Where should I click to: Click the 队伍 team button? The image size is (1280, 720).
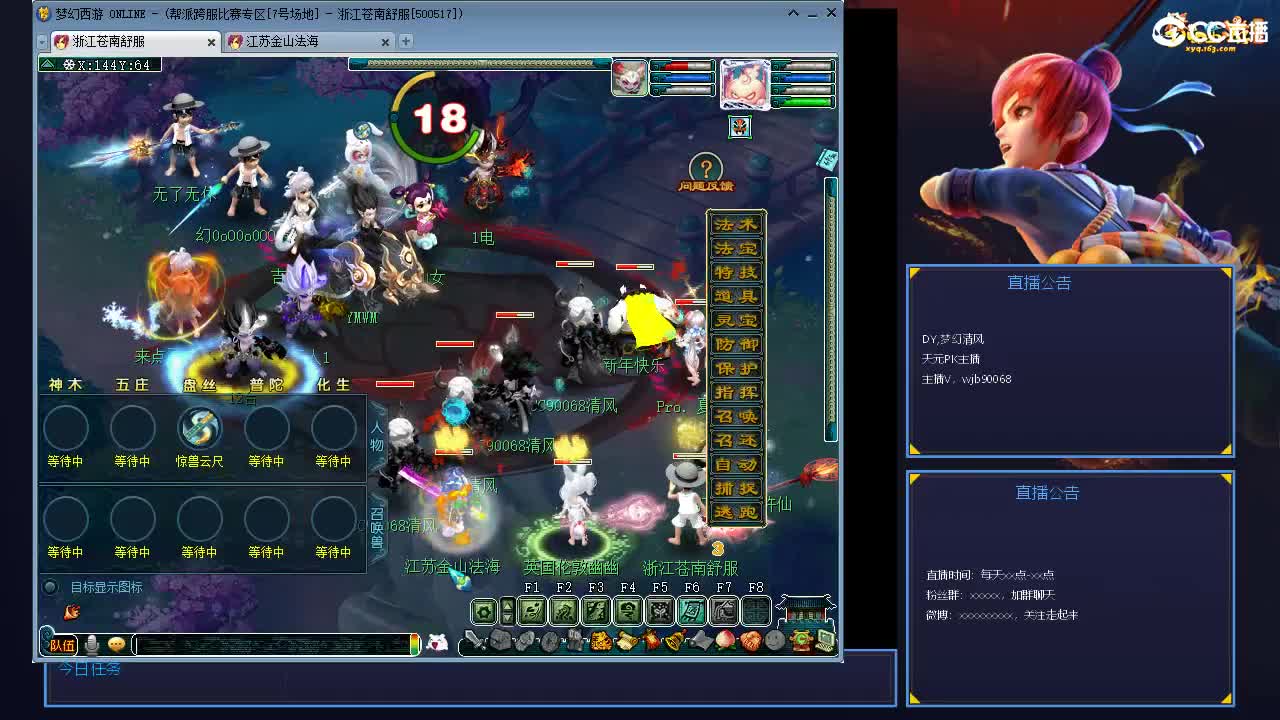click(x=60, y=644)
